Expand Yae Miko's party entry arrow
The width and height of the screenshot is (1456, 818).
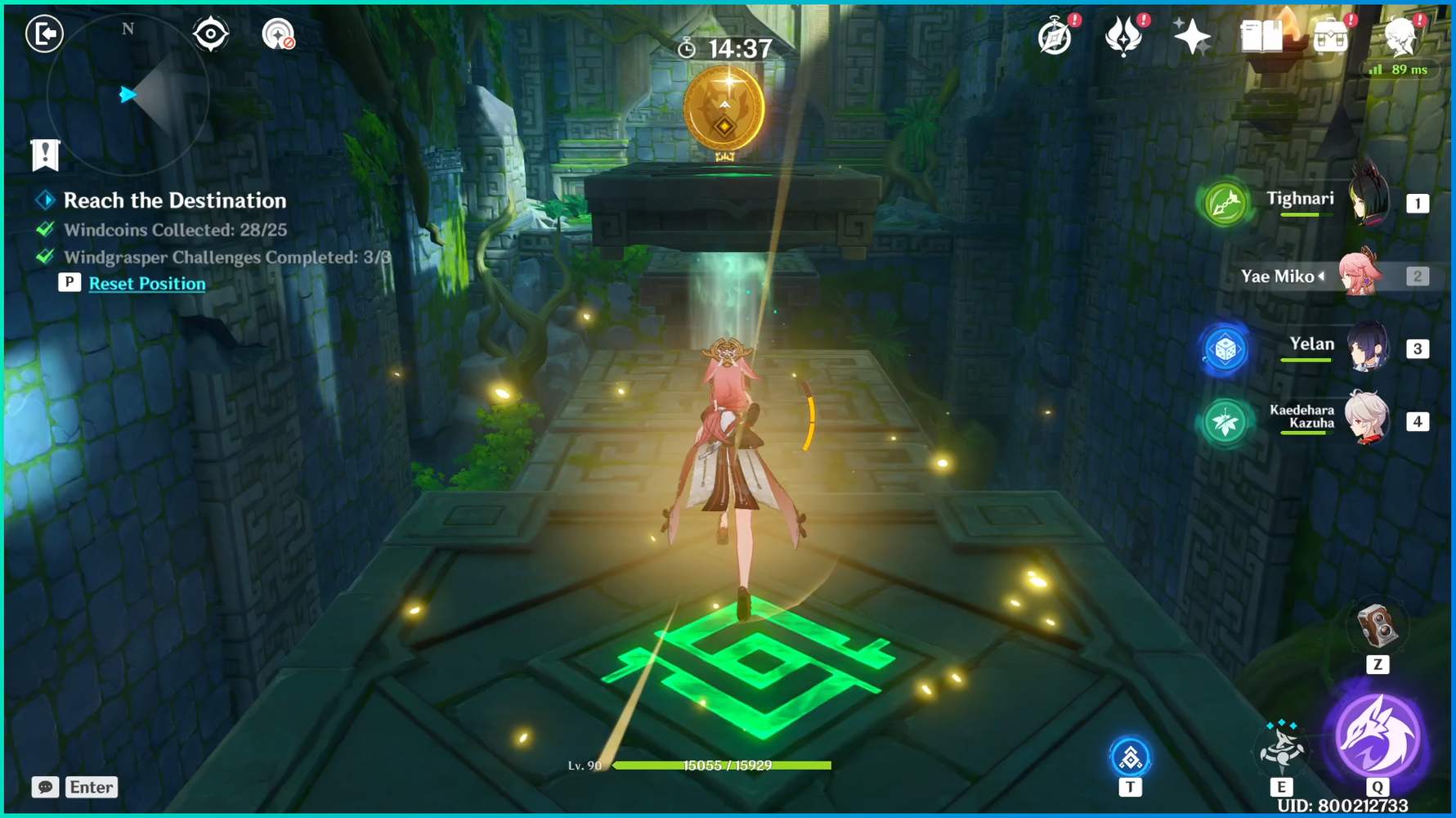[1322, 277]
